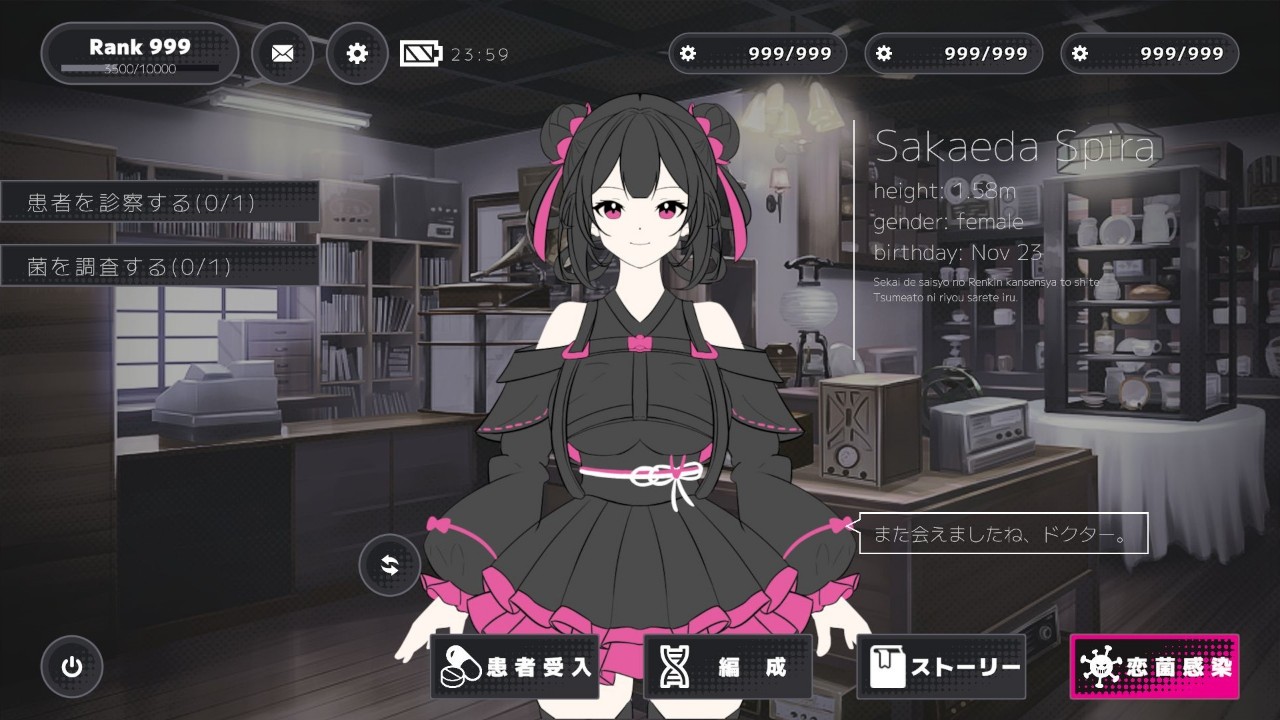
Task: Click the battery icon showing 23:59
Action: tap(422, 52)
